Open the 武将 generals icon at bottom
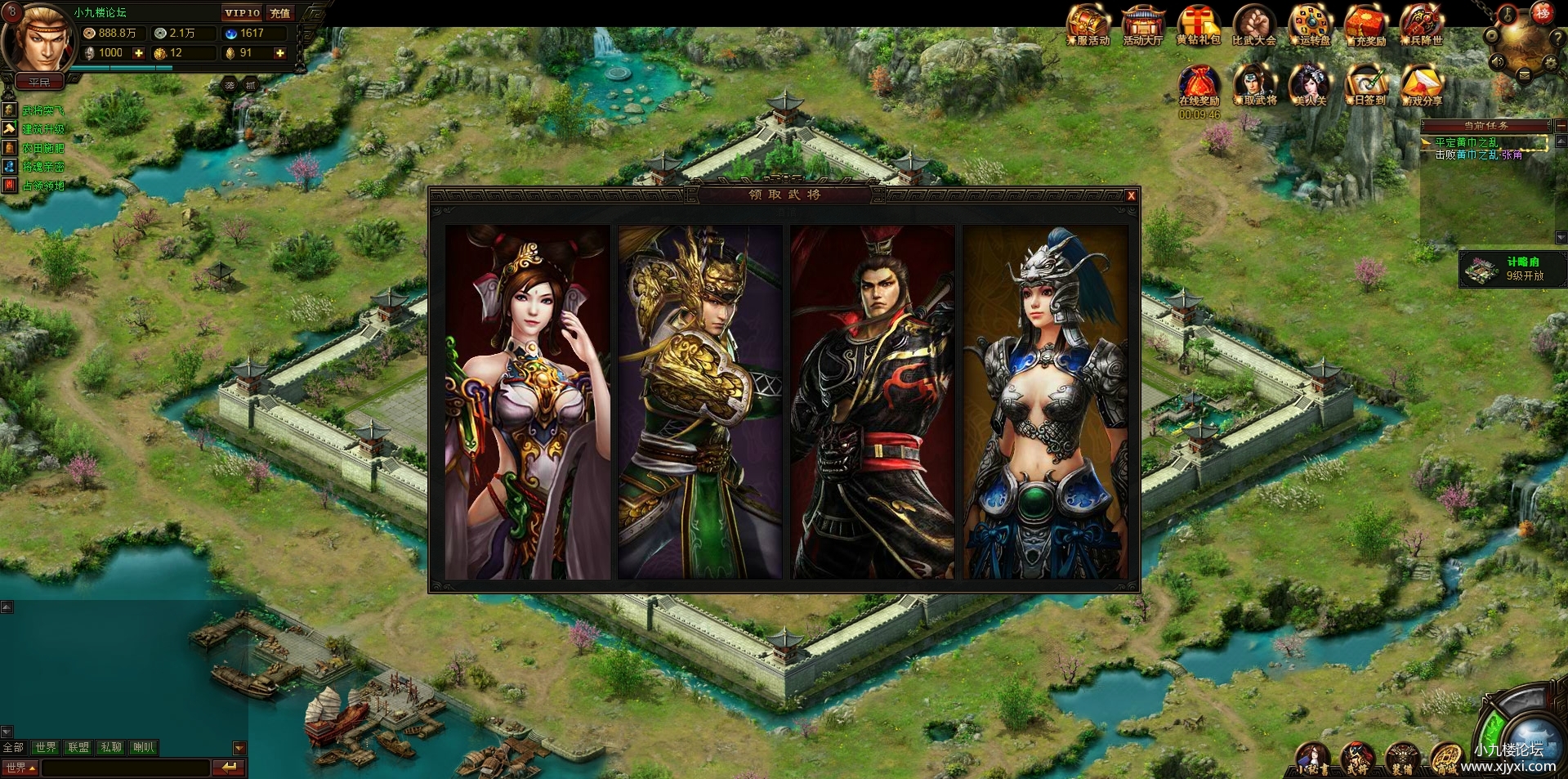 tap(1357, 758)
